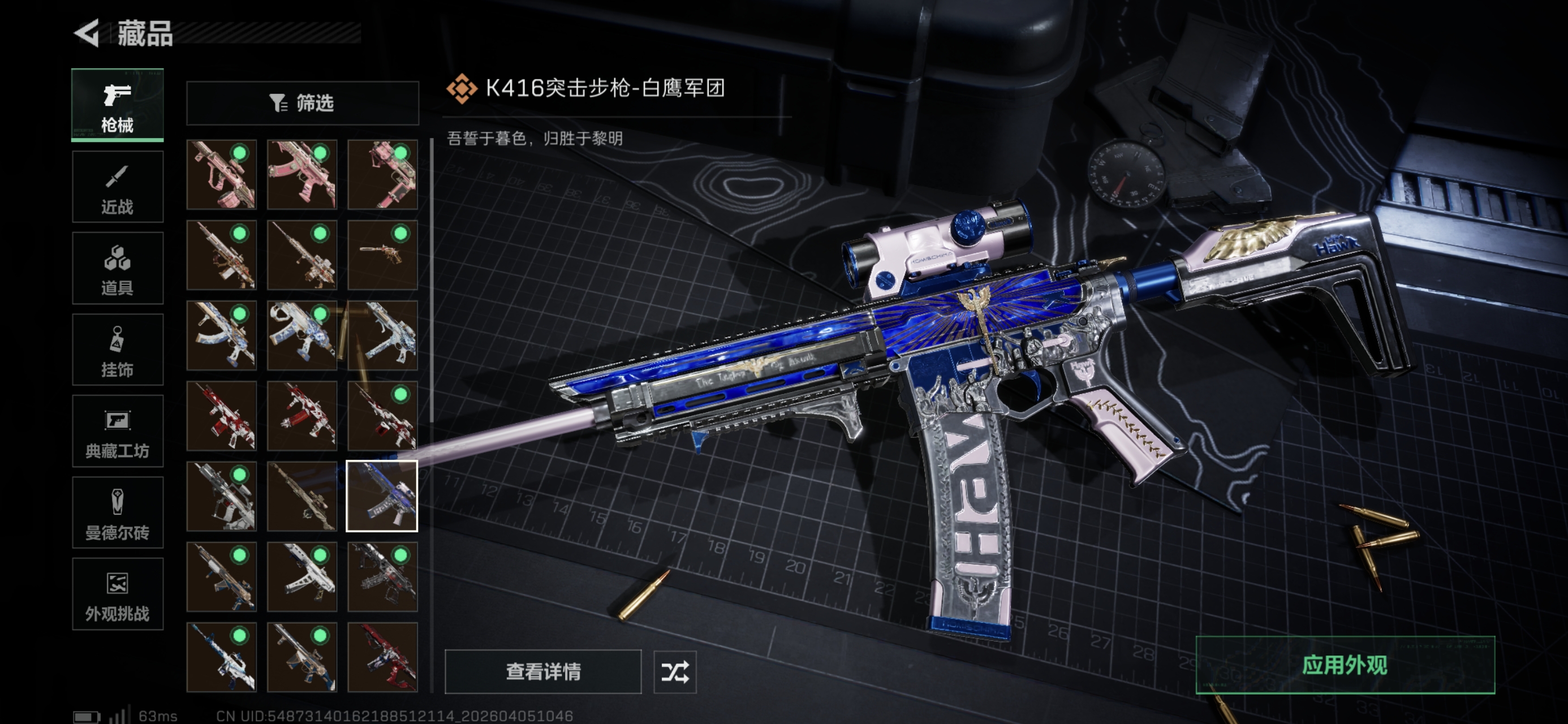The width and height of the screenshot is (1568, 724).
Task: Open the 筛选 filter options
Action: pos(303,103)
